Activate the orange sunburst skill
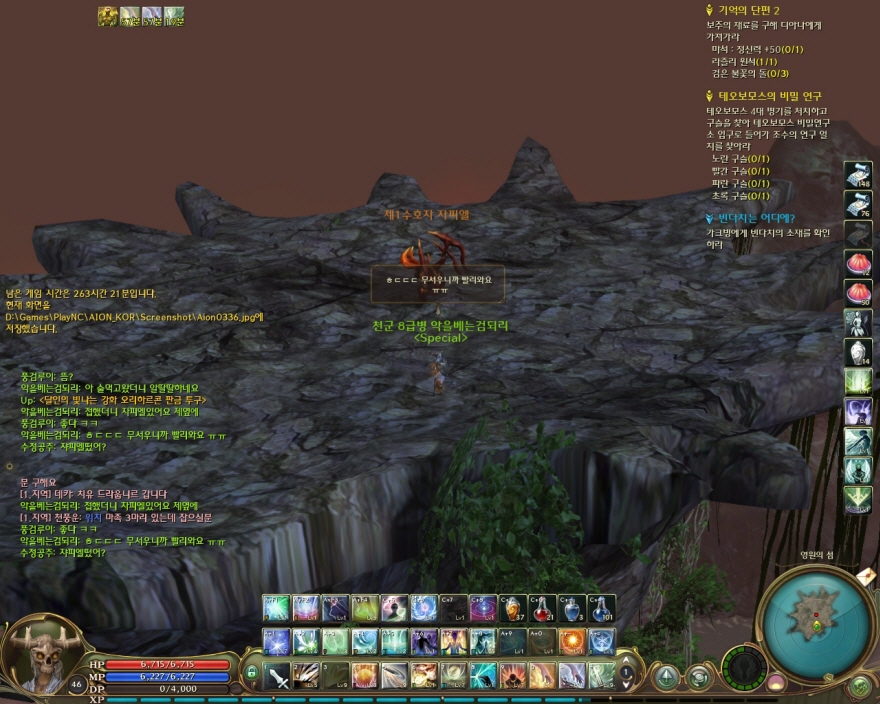This screenshot has height=704, width=880. click(x=572, y=641)
